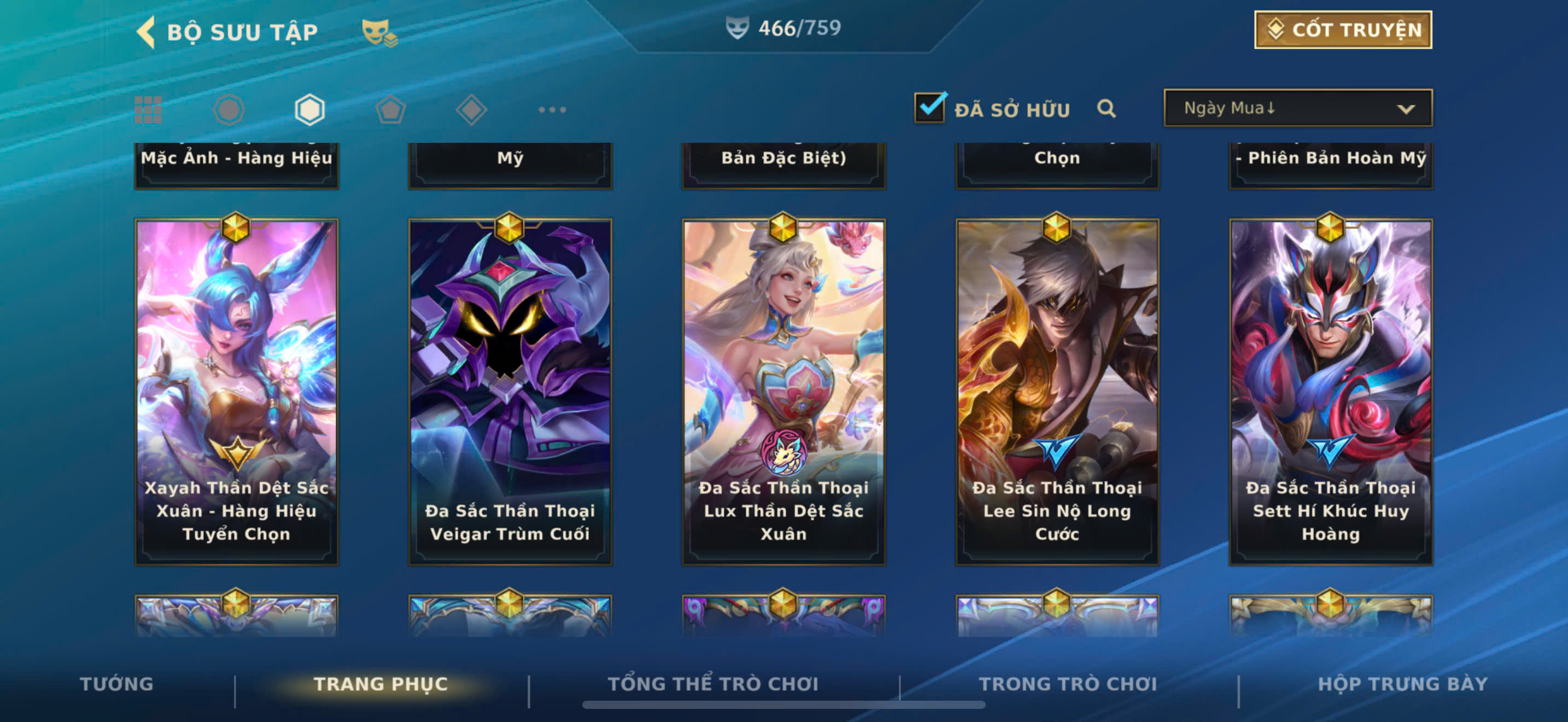Screen dimensions: 1568x722
Task: Choose the pentagon rarity filter
Action: 390,110
